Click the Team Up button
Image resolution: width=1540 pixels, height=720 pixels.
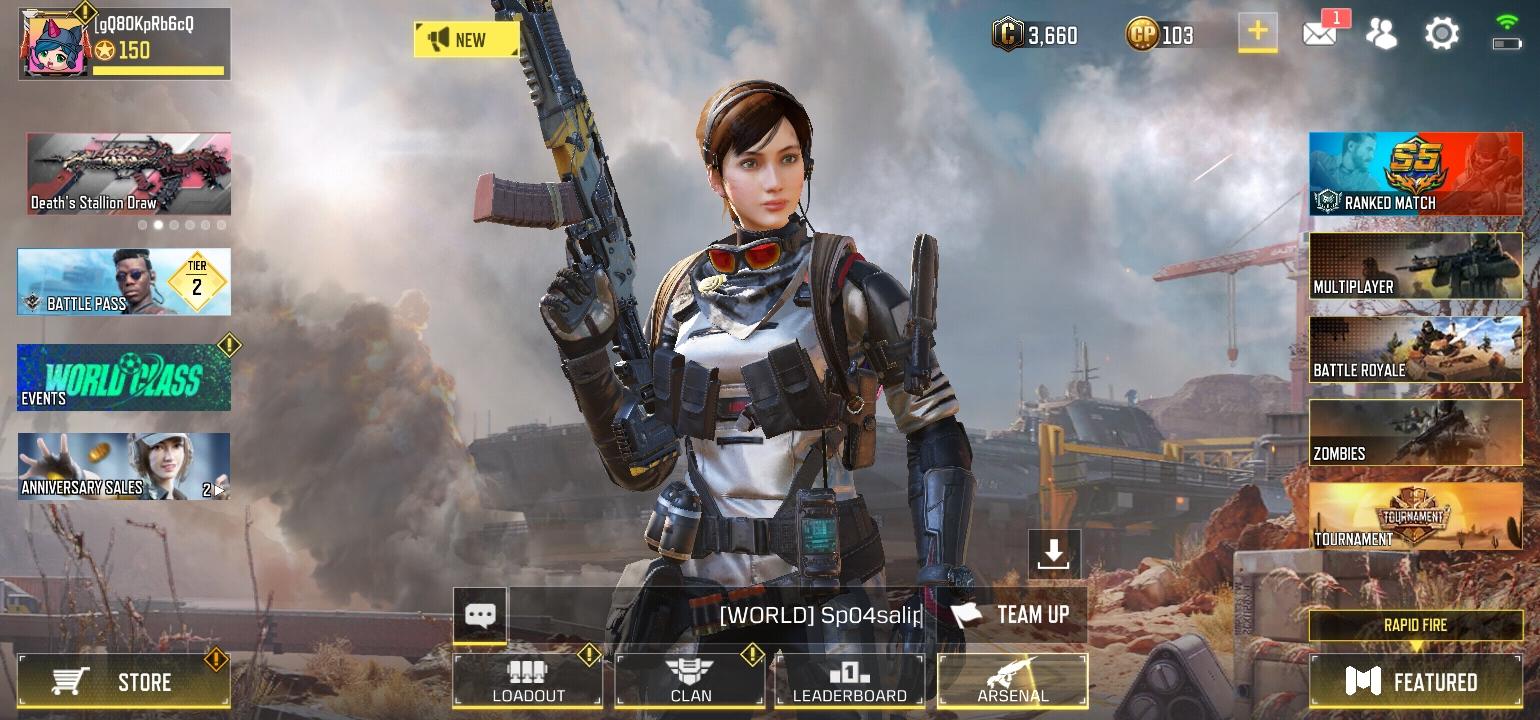[1012, 614]
